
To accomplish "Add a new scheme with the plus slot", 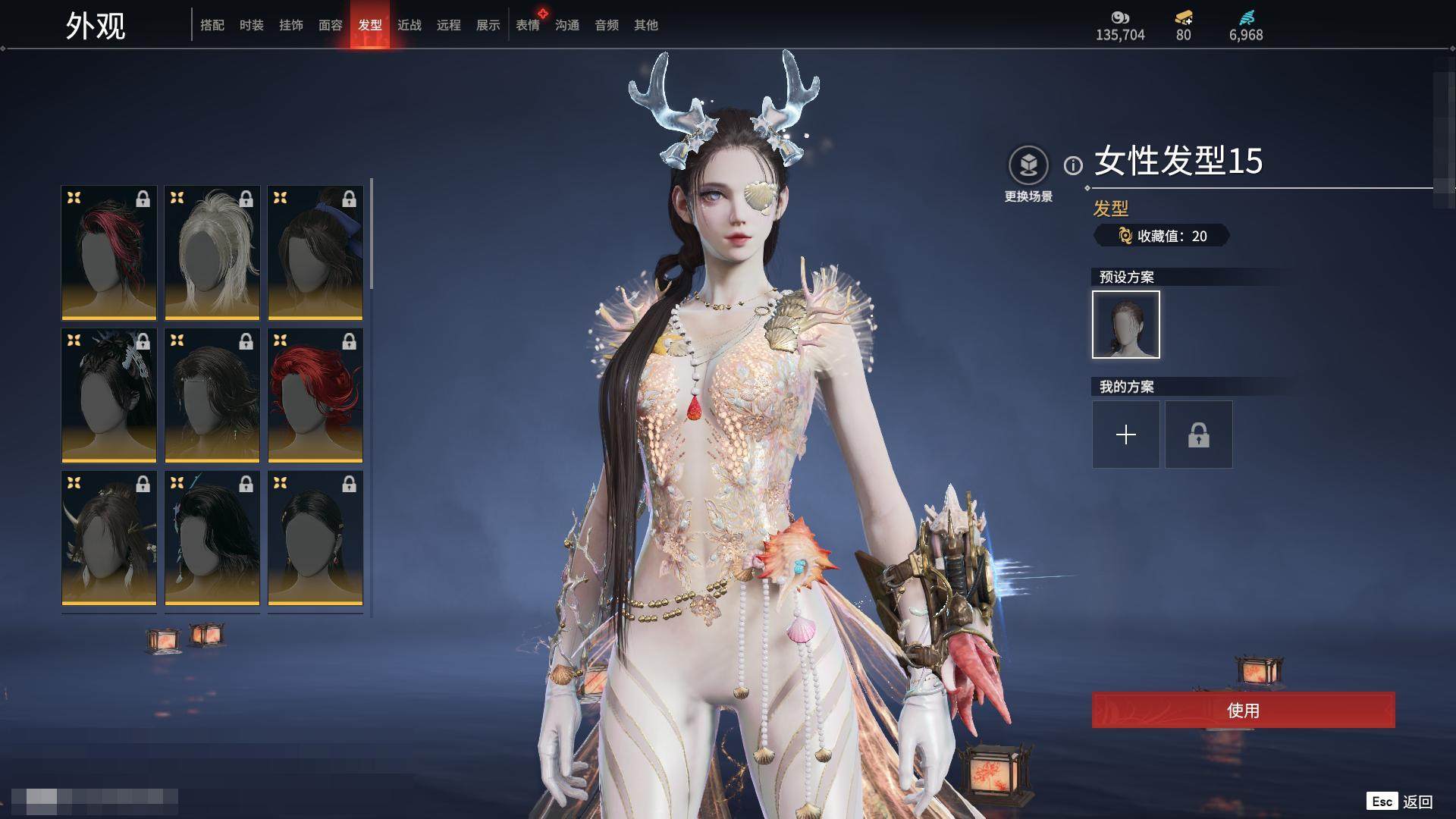I will tap(1126, 435).
